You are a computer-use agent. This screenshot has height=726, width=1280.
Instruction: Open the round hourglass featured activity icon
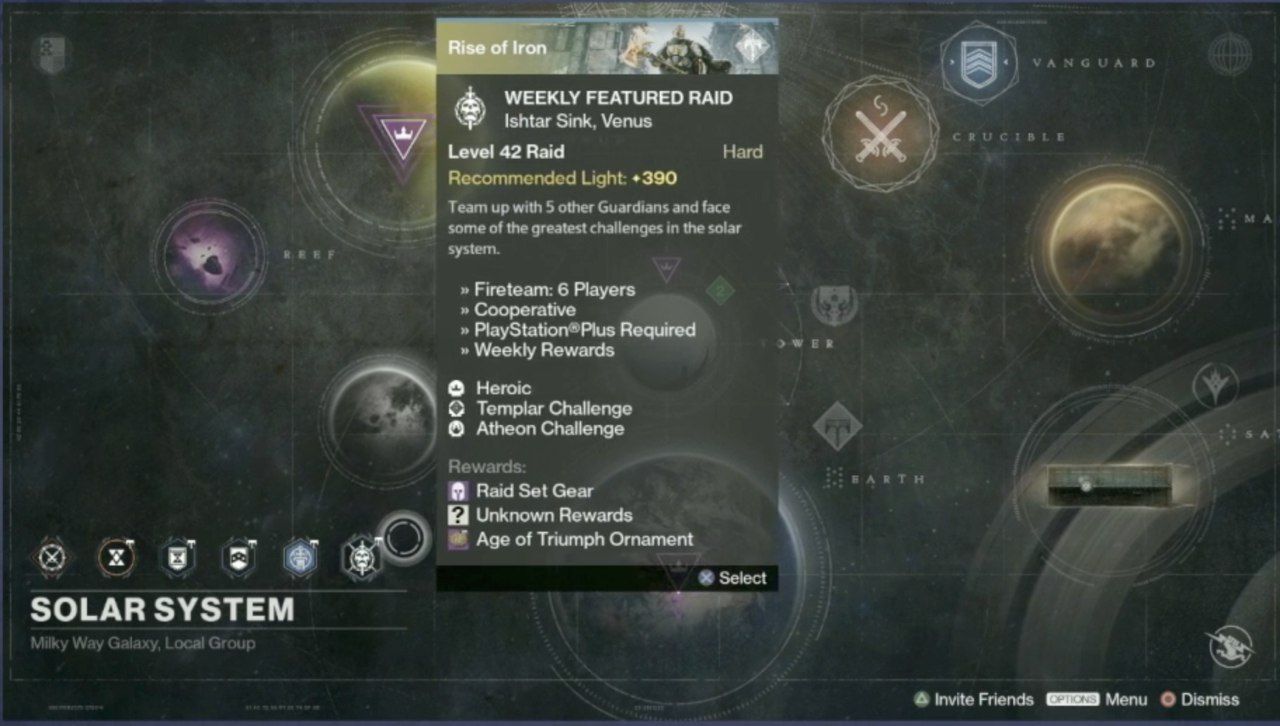pos(116,557)
